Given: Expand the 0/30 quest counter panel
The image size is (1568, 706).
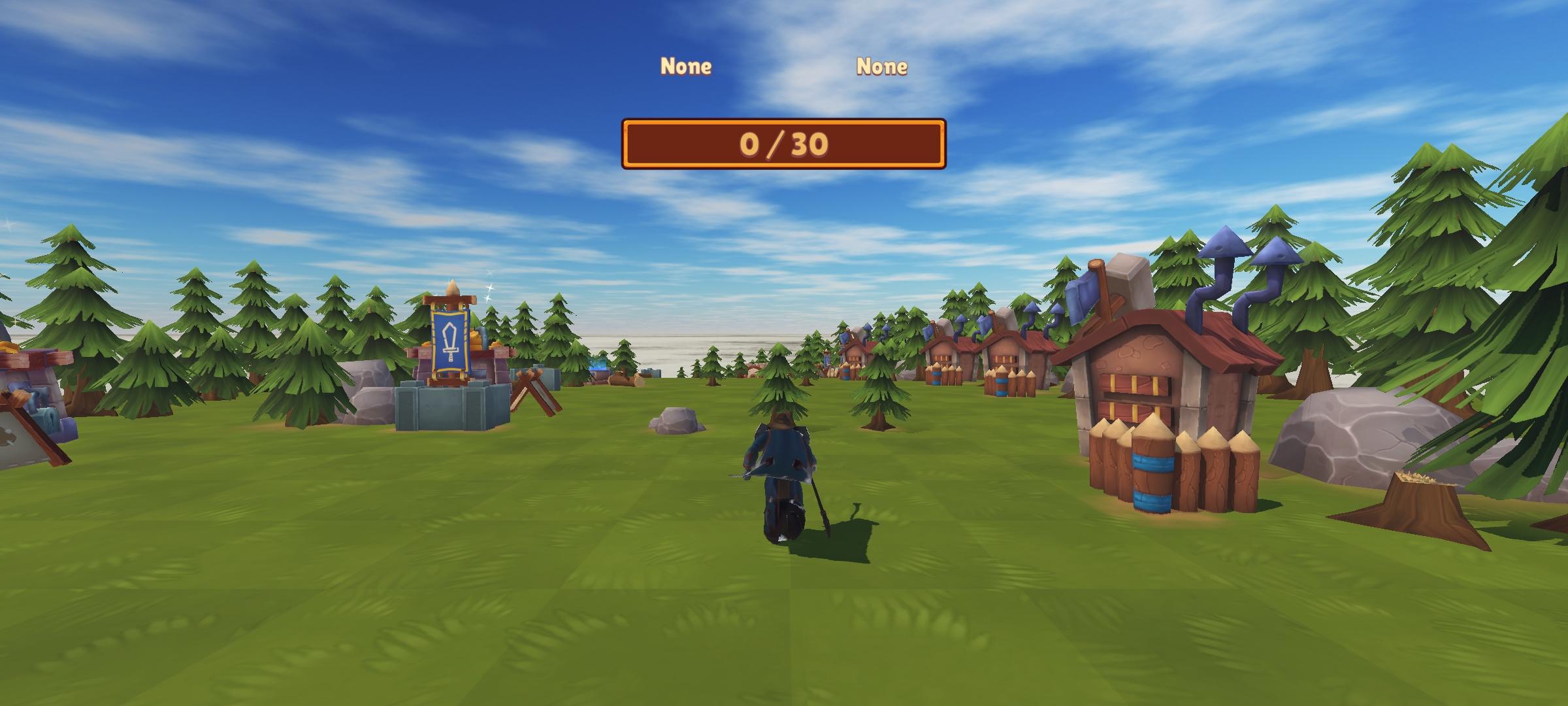Looking at the screenshot, I should click(784, 145).
